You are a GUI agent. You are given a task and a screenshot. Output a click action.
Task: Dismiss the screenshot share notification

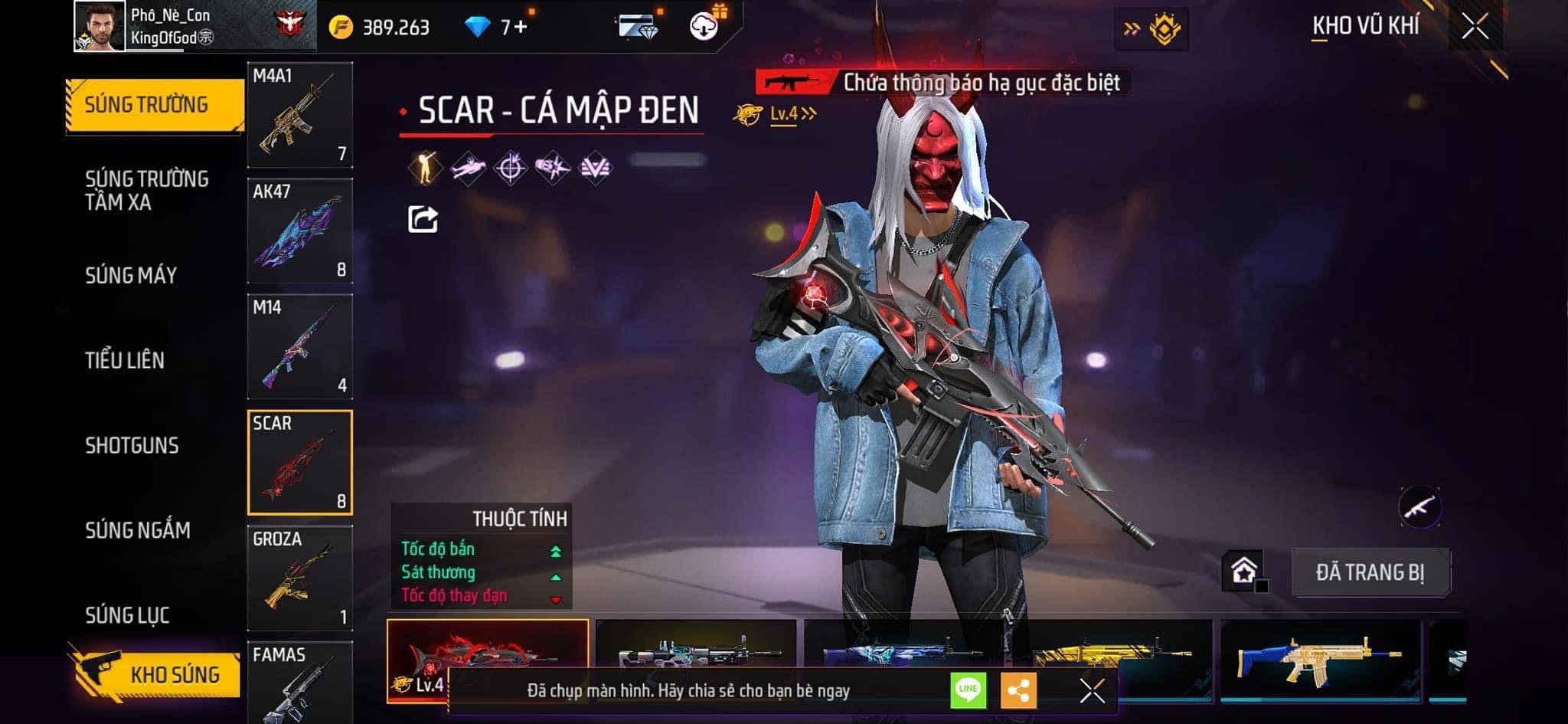(1092, 690)
